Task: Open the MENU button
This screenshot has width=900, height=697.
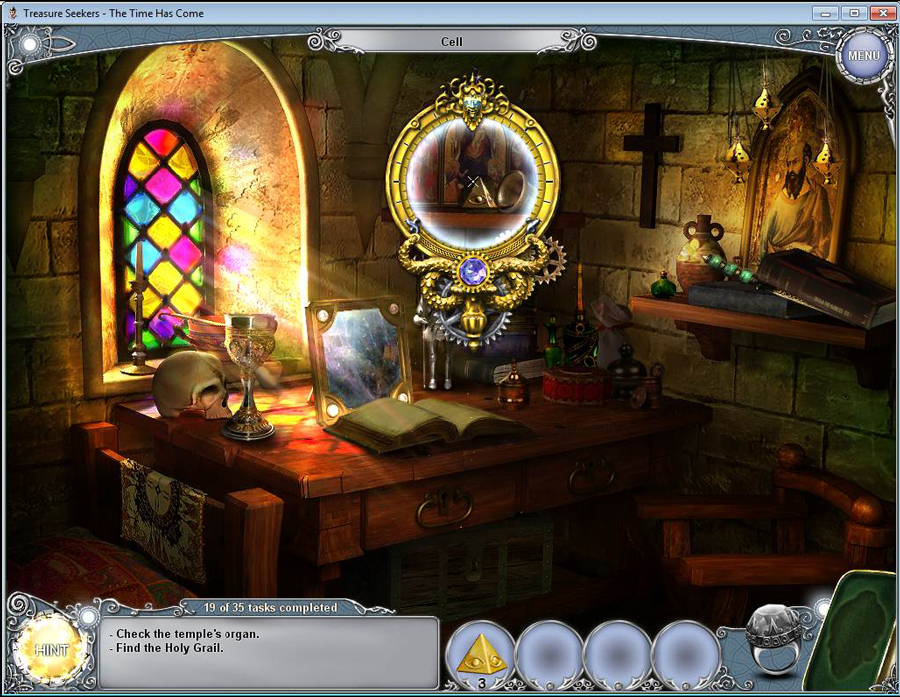Action: (x=862, y=55)
